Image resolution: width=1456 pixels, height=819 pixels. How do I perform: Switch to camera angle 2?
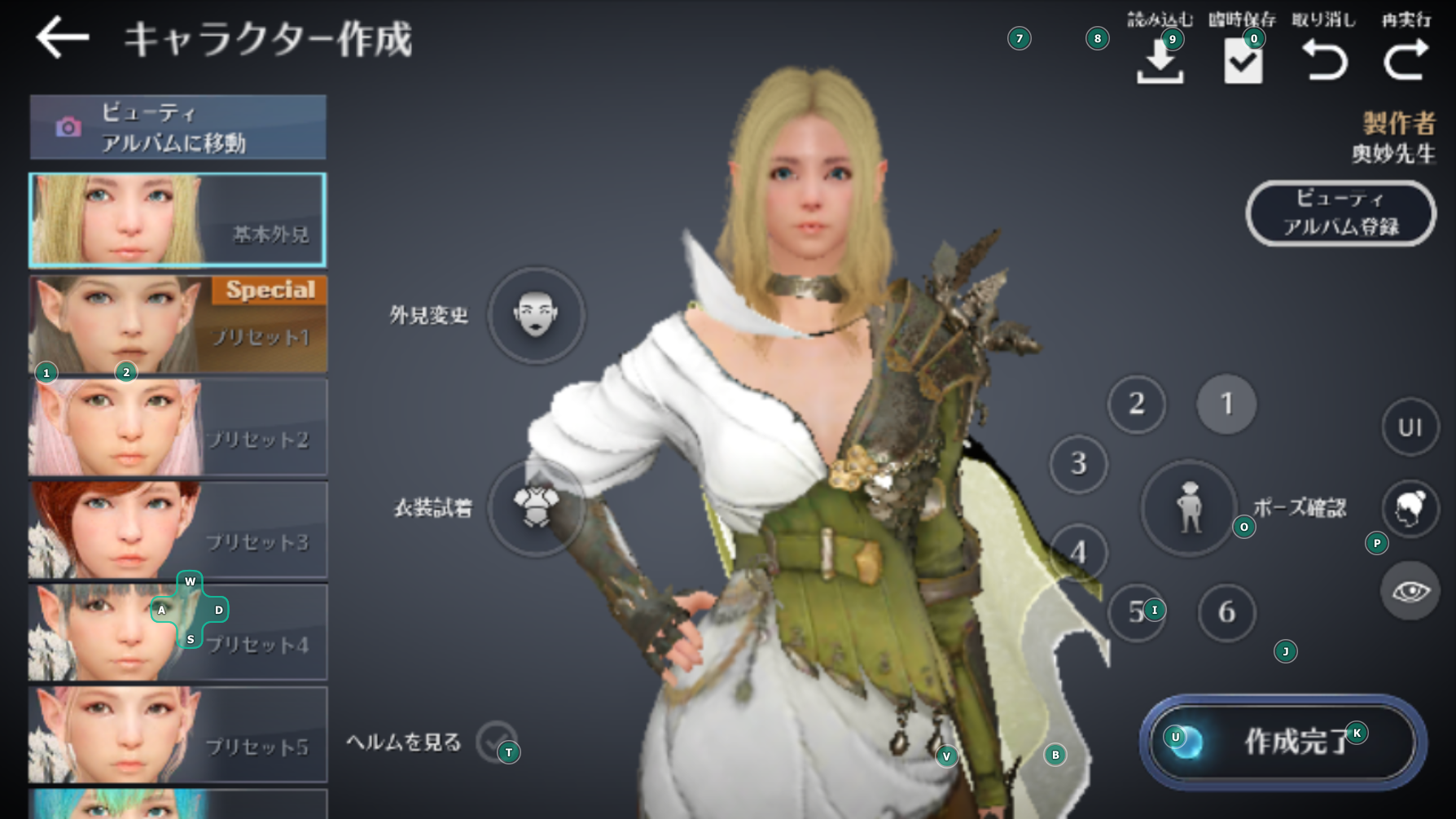pyautogui.click(x=1137, y=405)
